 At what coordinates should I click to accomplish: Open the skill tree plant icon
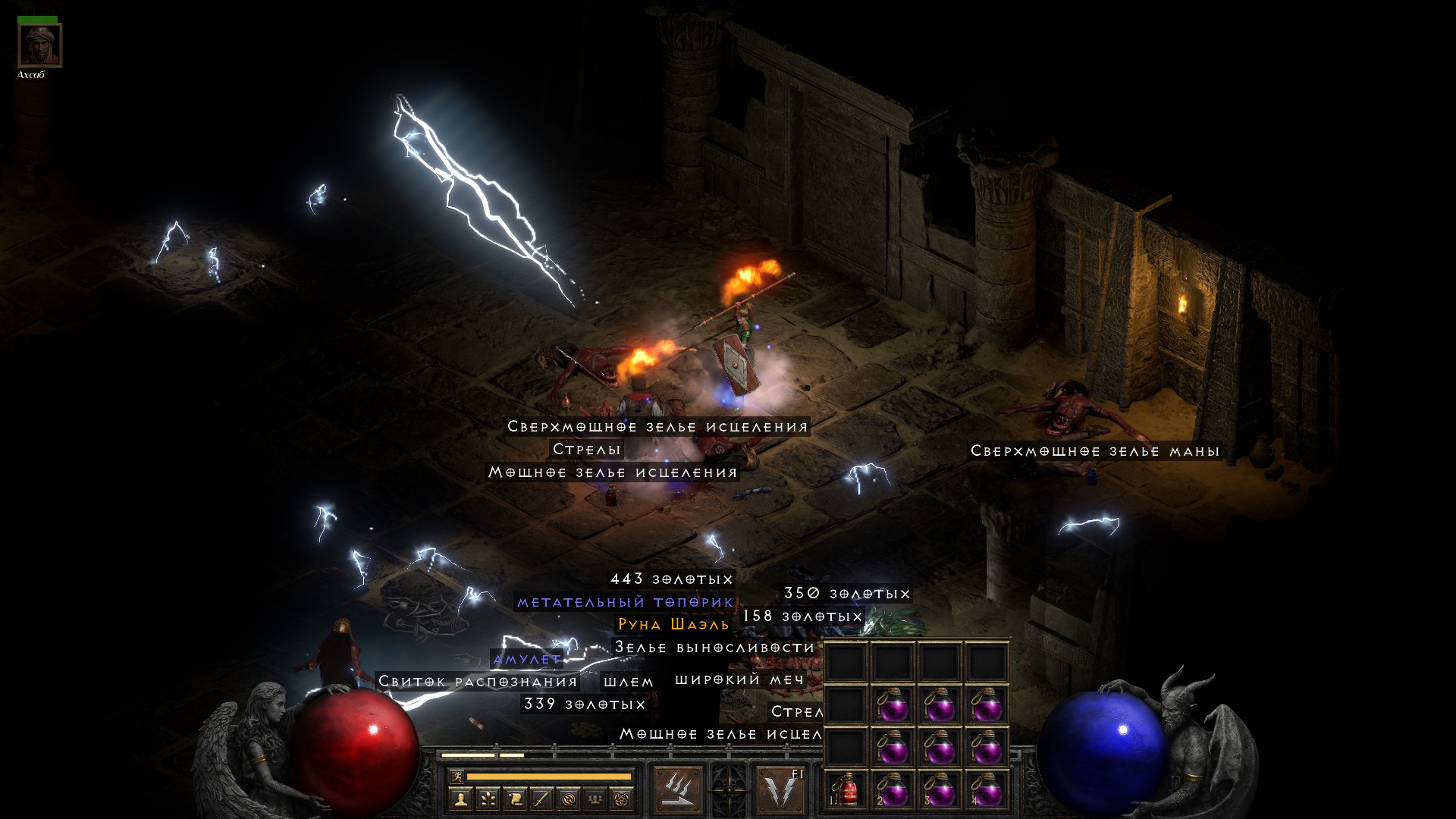[488, 799]
